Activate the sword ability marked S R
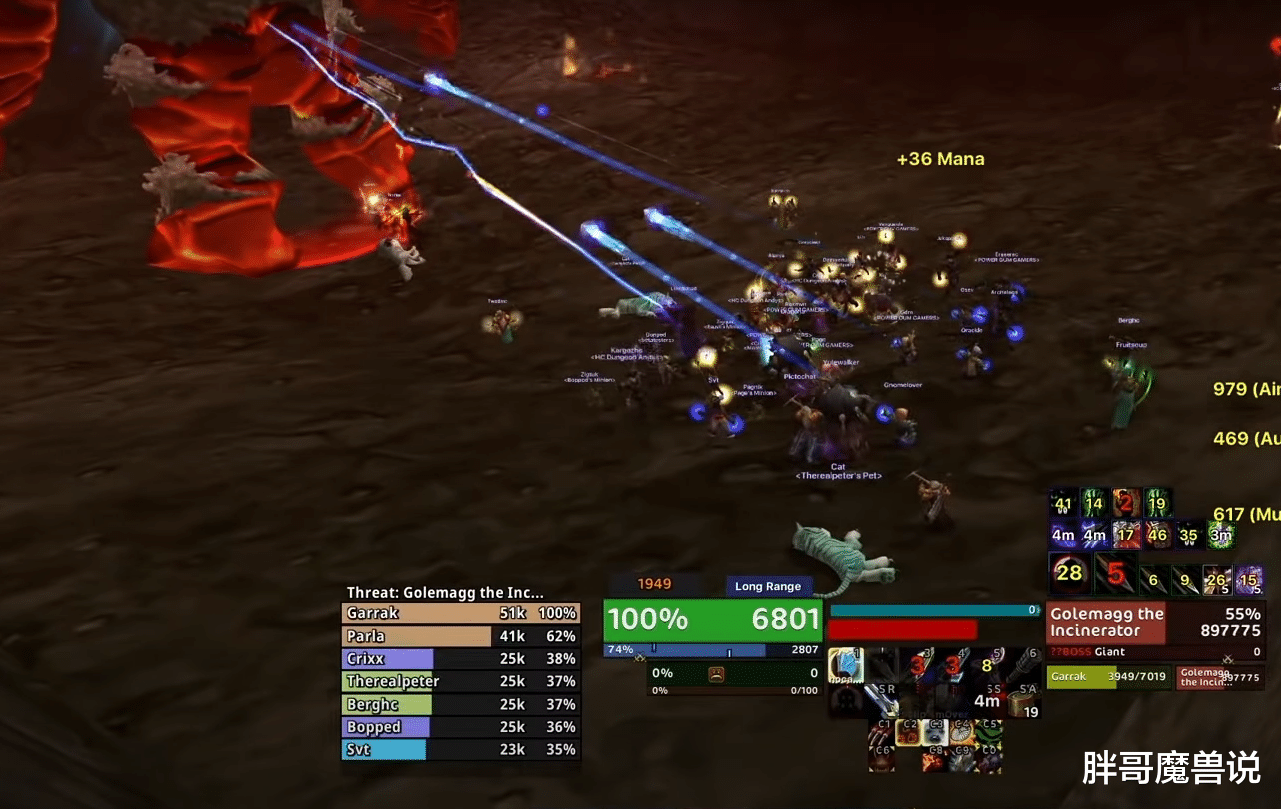This screenshot has width=1281, height=809. [881, 702]
